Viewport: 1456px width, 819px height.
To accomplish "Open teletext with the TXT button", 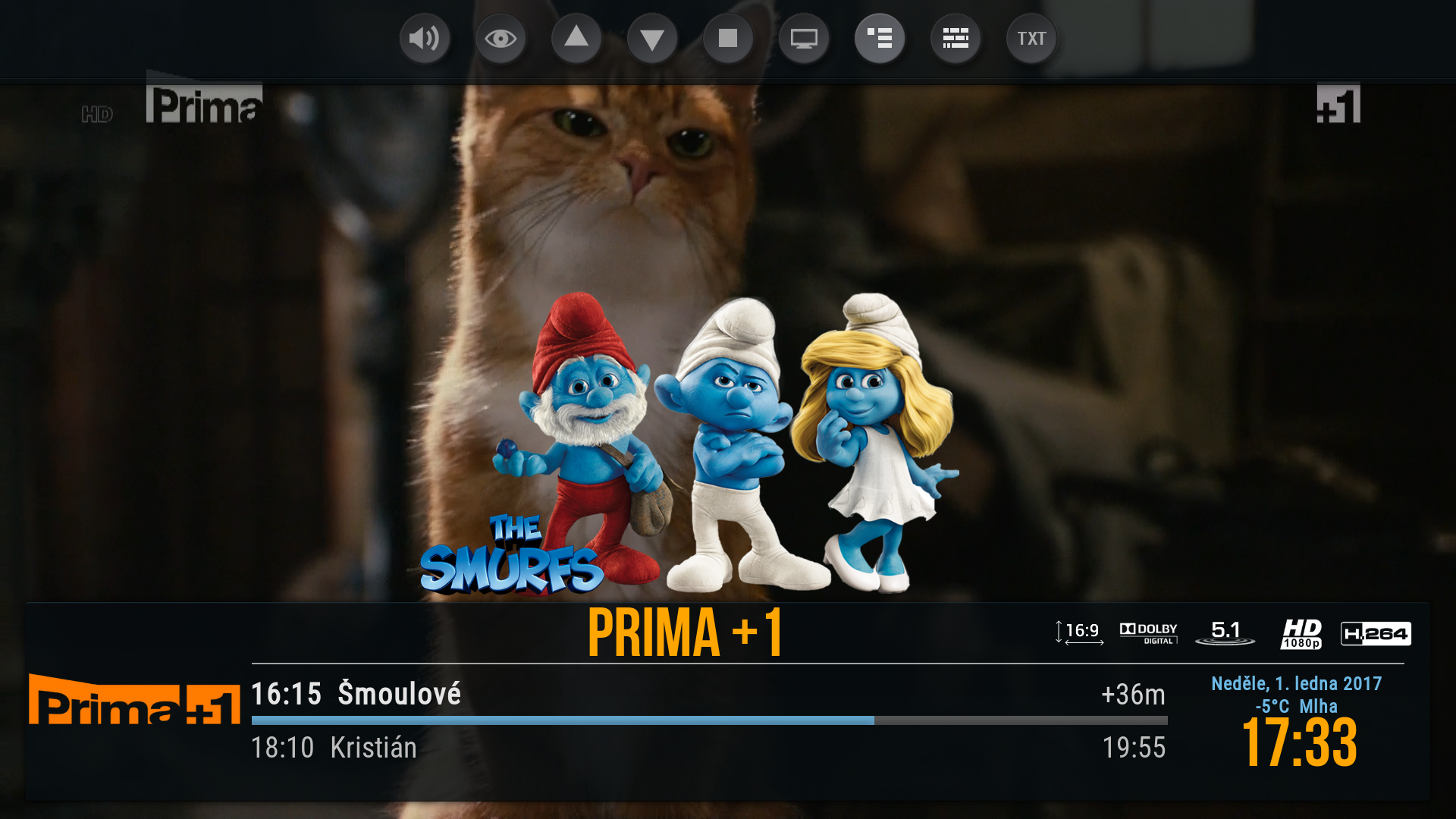I will 1031,38.
